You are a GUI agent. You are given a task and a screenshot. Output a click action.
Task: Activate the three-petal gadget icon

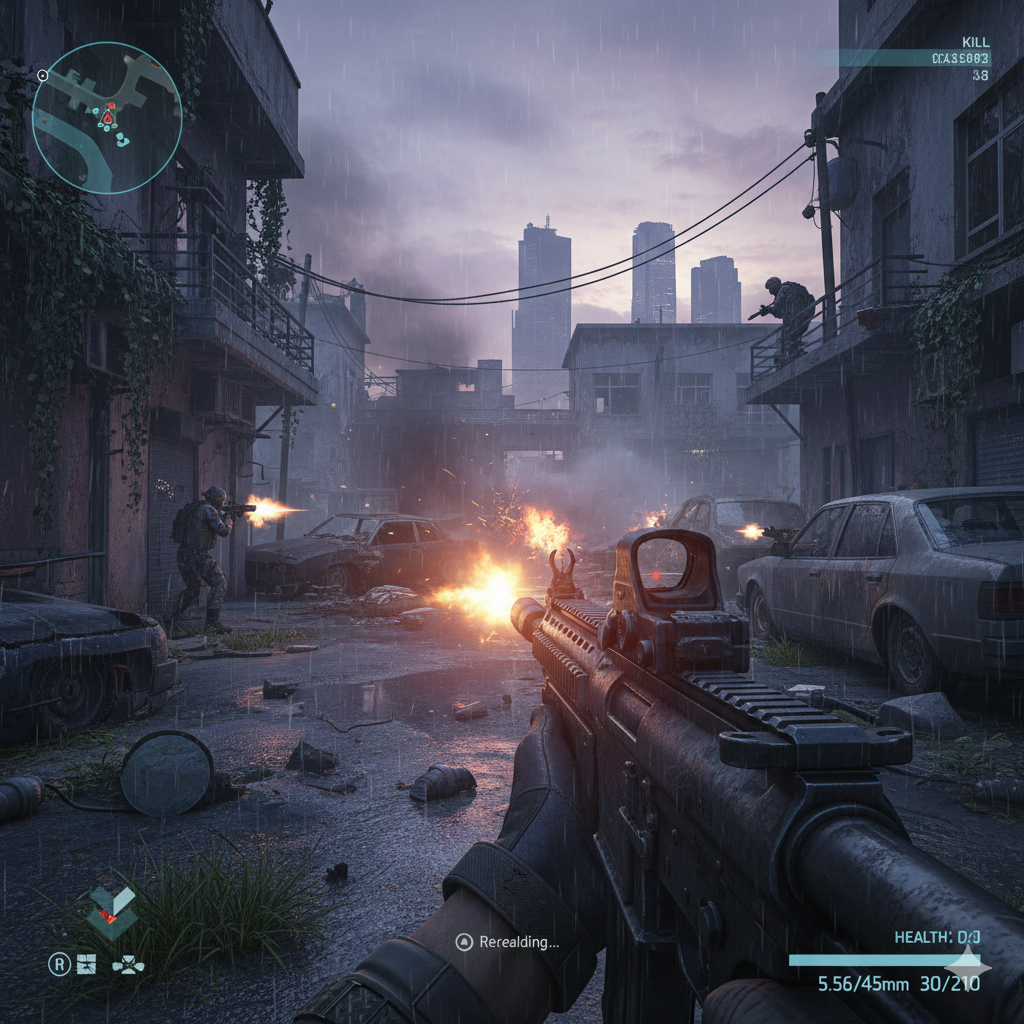[x=127, y=966]
